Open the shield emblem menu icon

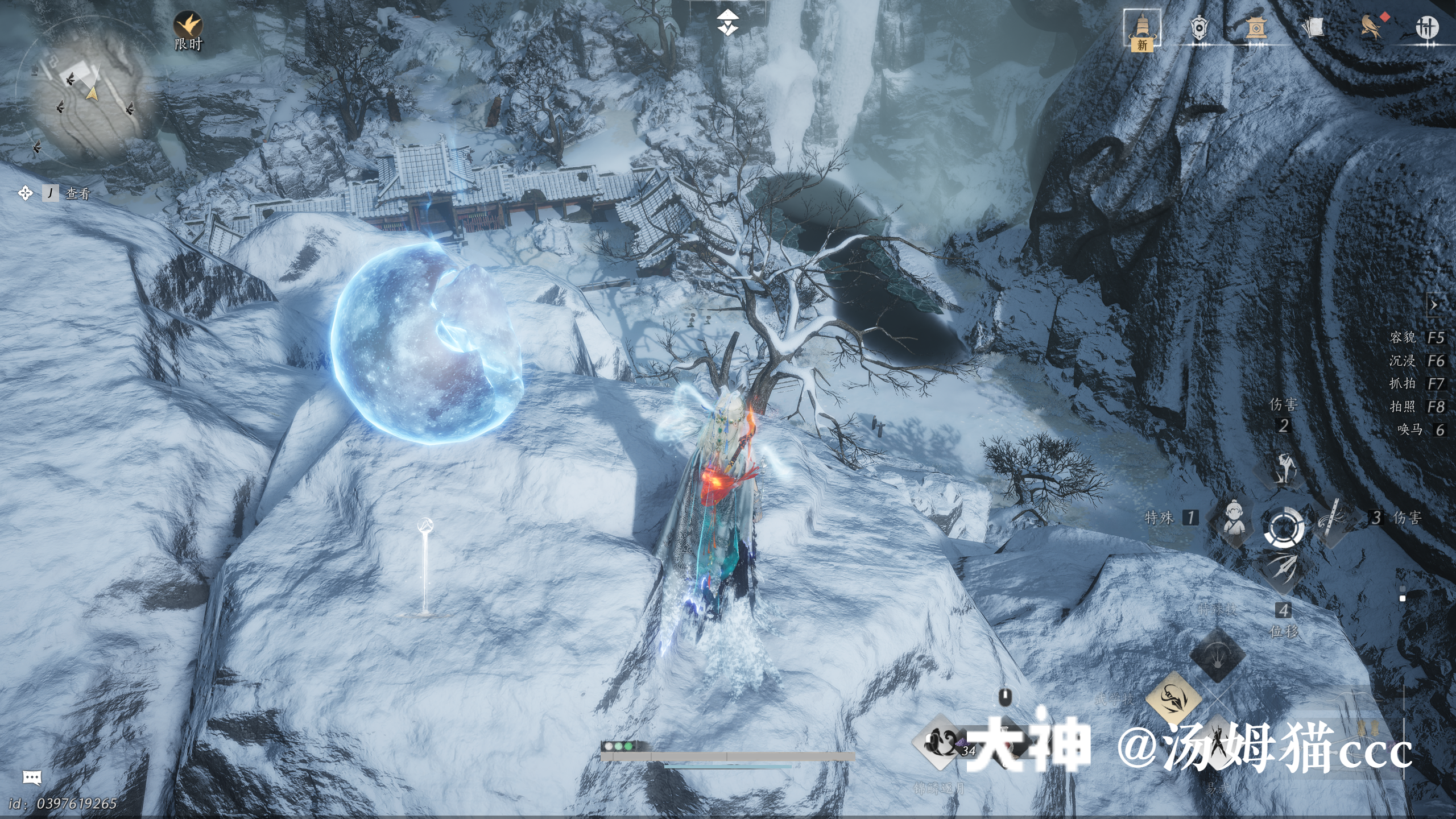pyautogui.click(x=1199, y=27)
